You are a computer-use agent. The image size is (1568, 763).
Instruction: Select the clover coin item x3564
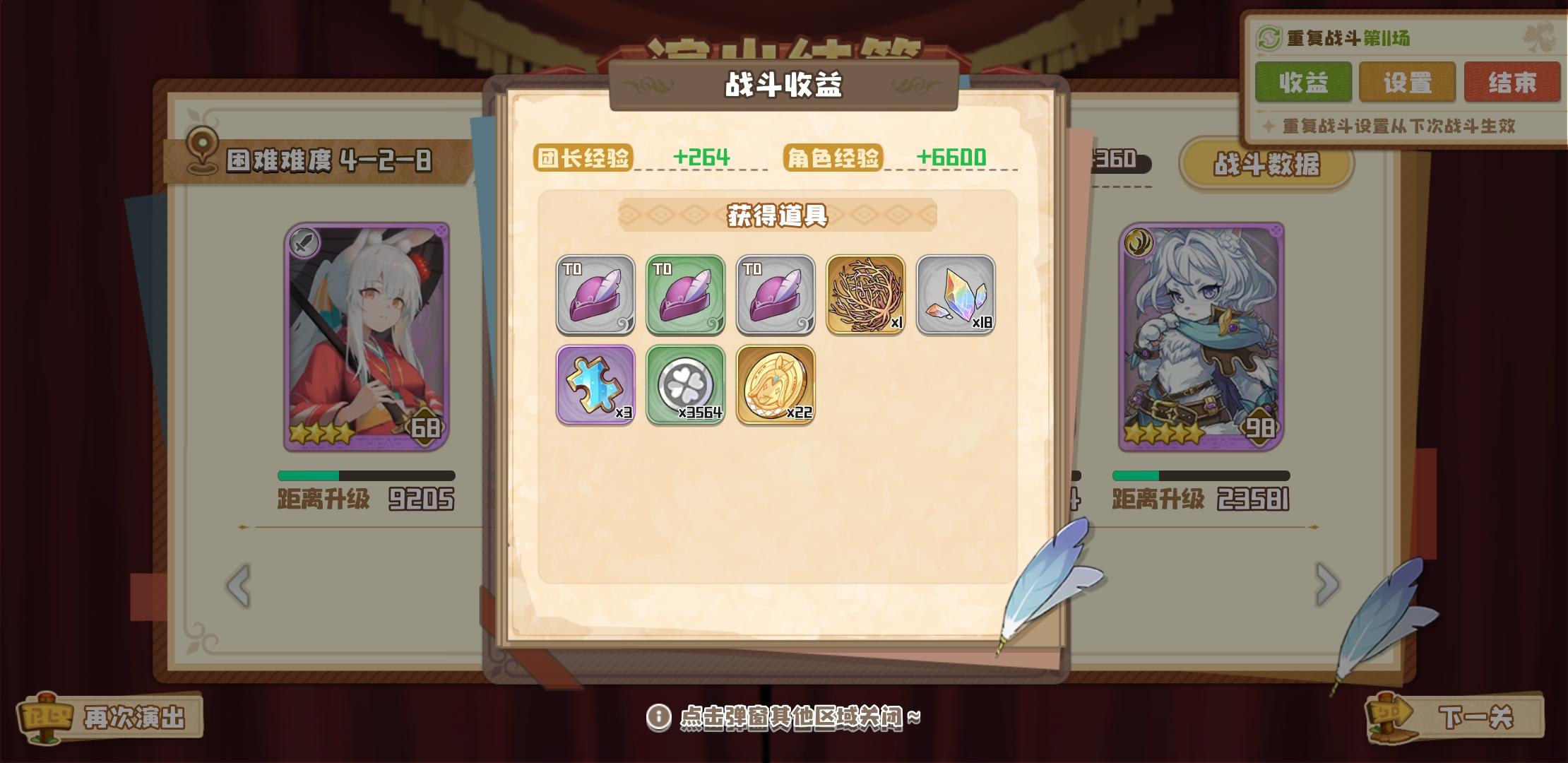coord(686,386)
